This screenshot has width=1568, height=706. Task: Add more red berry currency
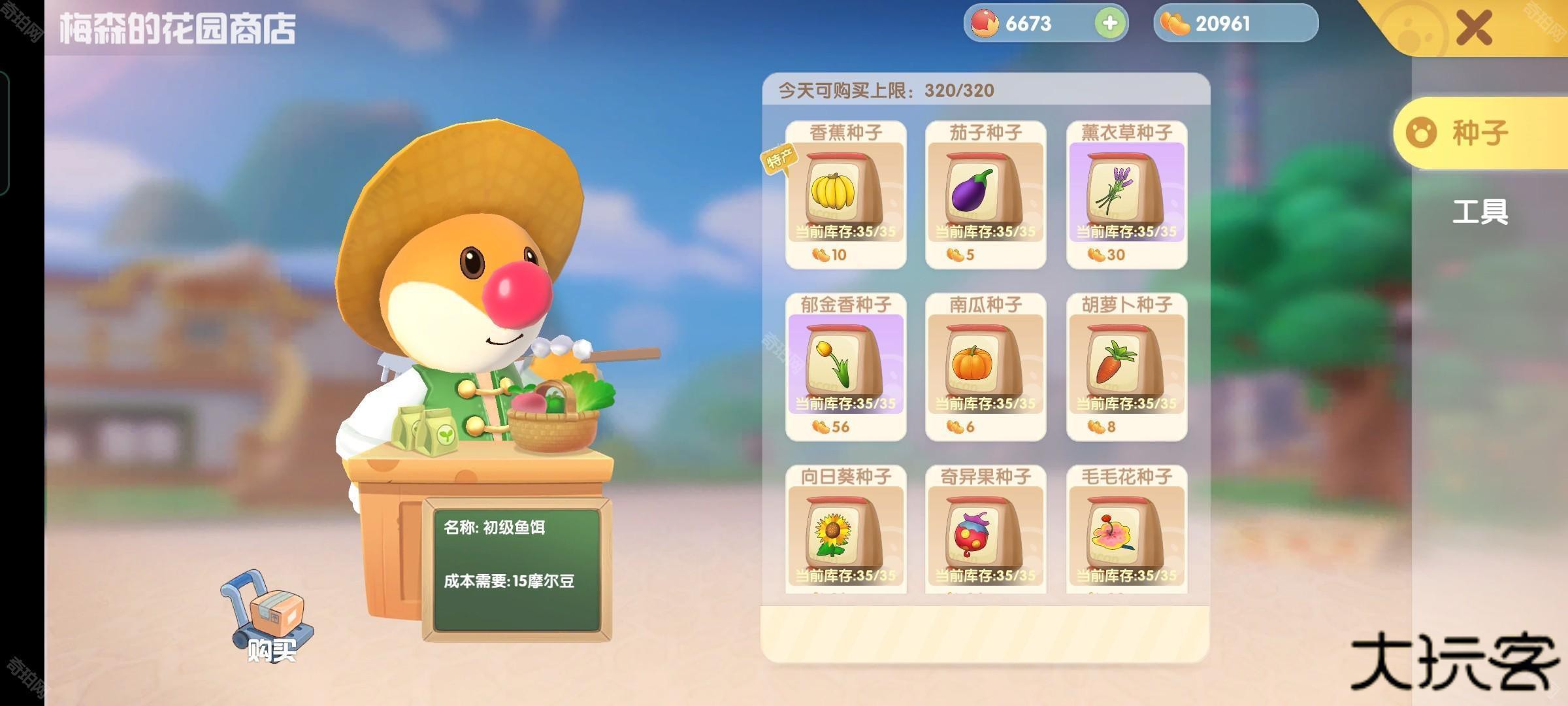click(x=1109, y=24)
